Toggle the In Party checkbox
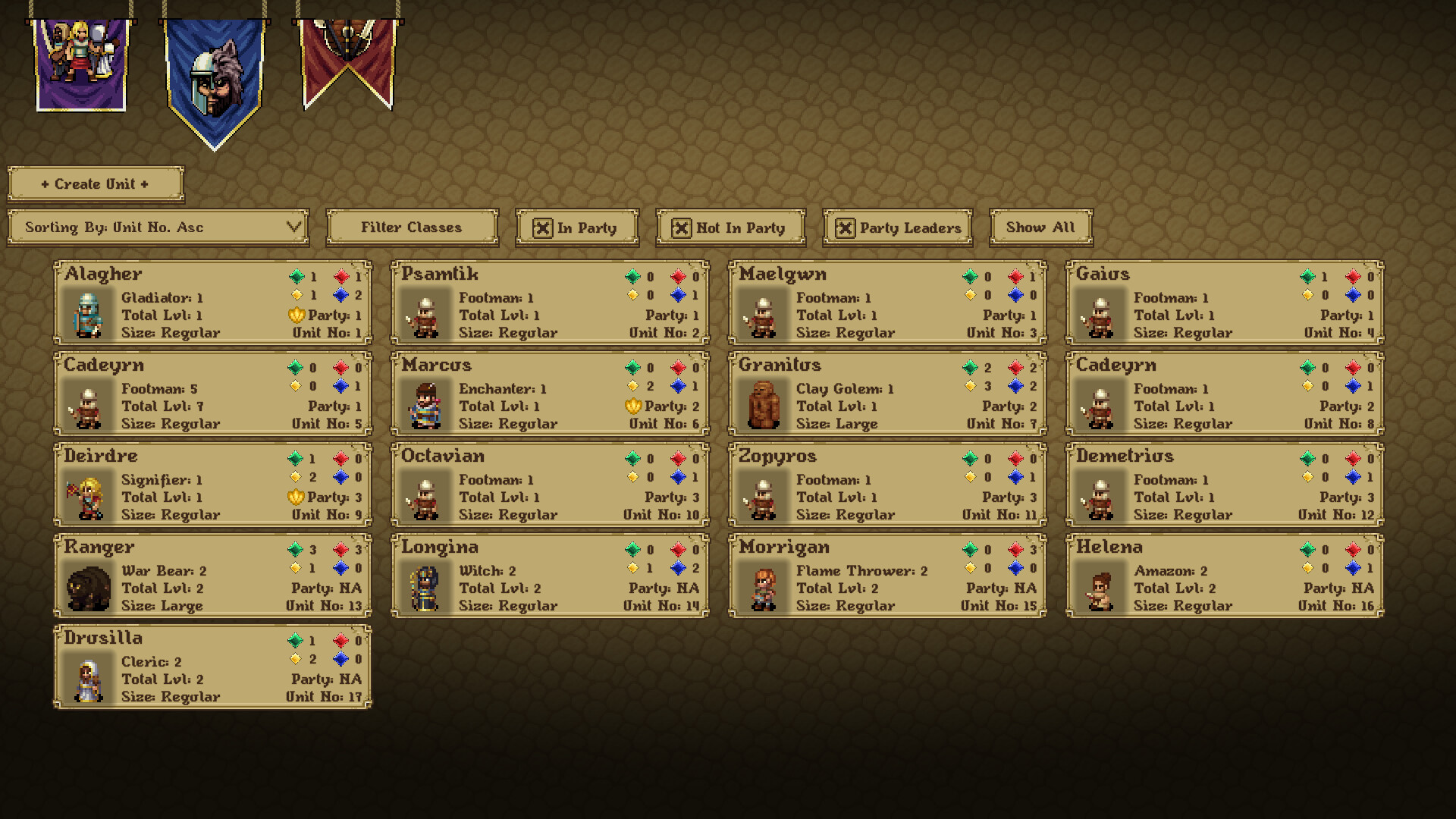This screenshot has height=819, width=1456. pos(544,227)
